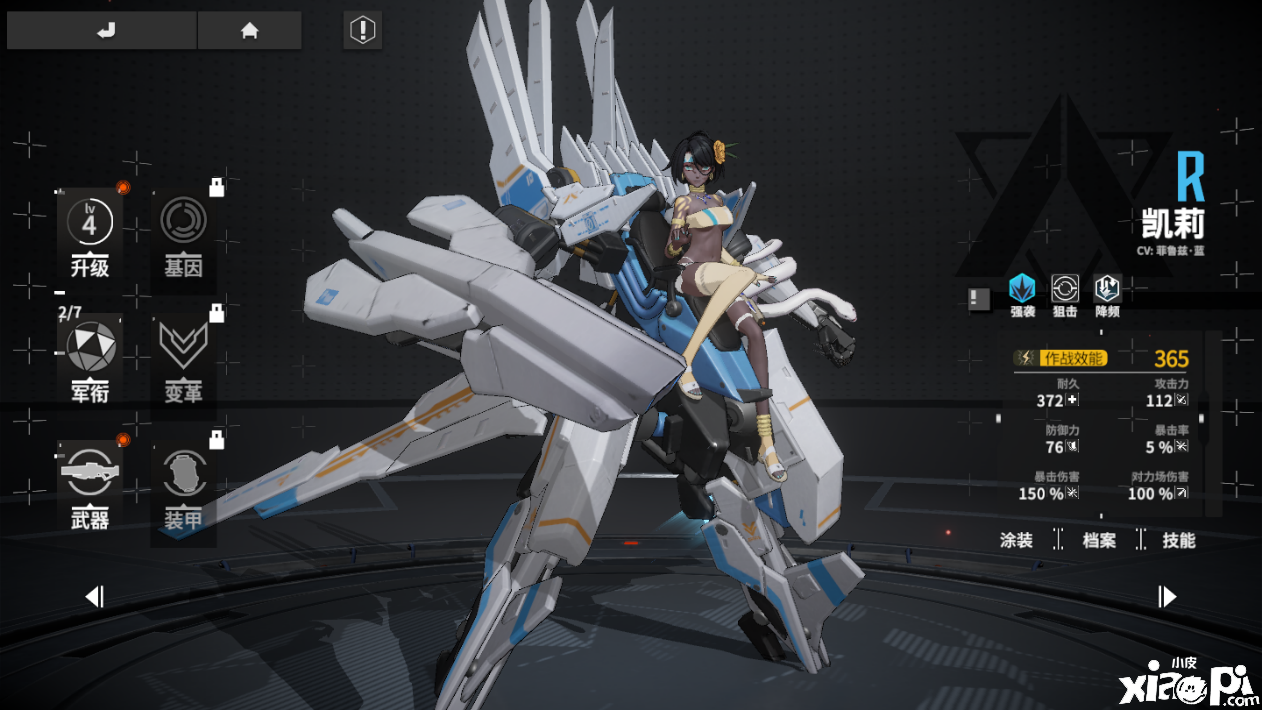Open the 档案 archive tab
The width and height of the screenshot is (1262, 710).
(x=1099, y=540)
